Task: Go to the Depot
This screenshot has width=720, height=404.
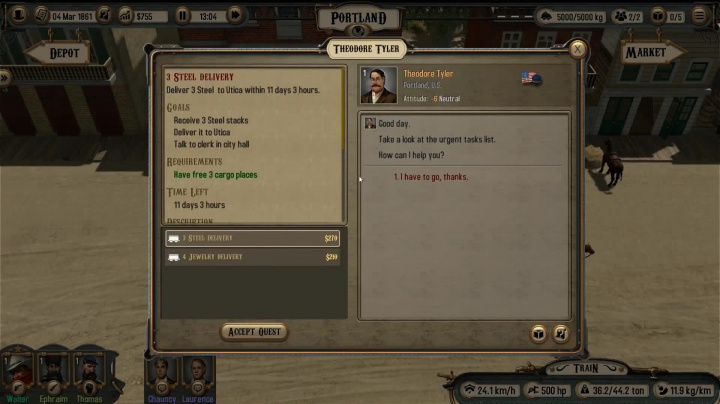Action: pyautogui.click(x=62, y=53)
